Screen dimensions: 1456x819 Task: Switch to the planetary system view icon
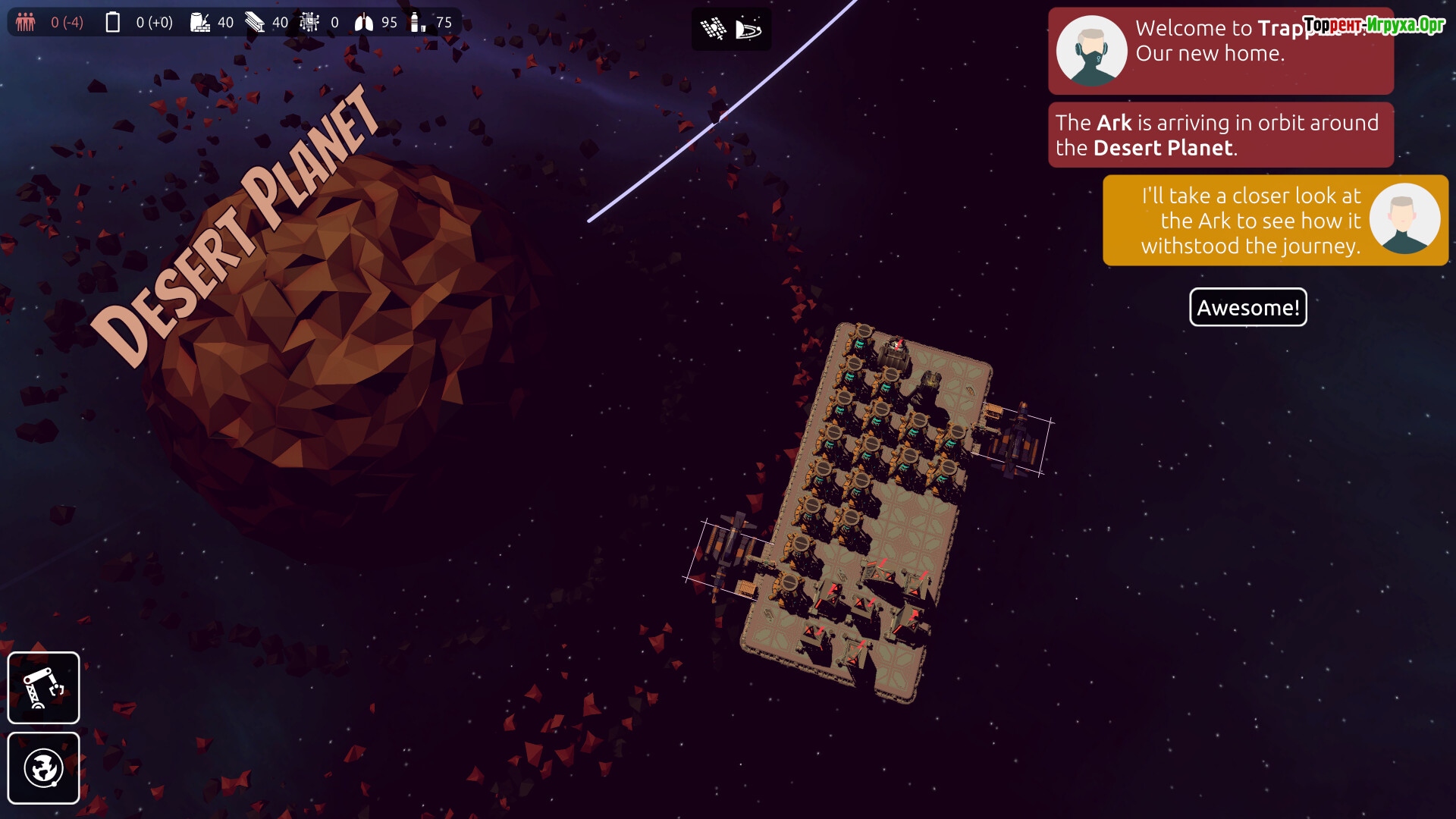coord(748,30)
